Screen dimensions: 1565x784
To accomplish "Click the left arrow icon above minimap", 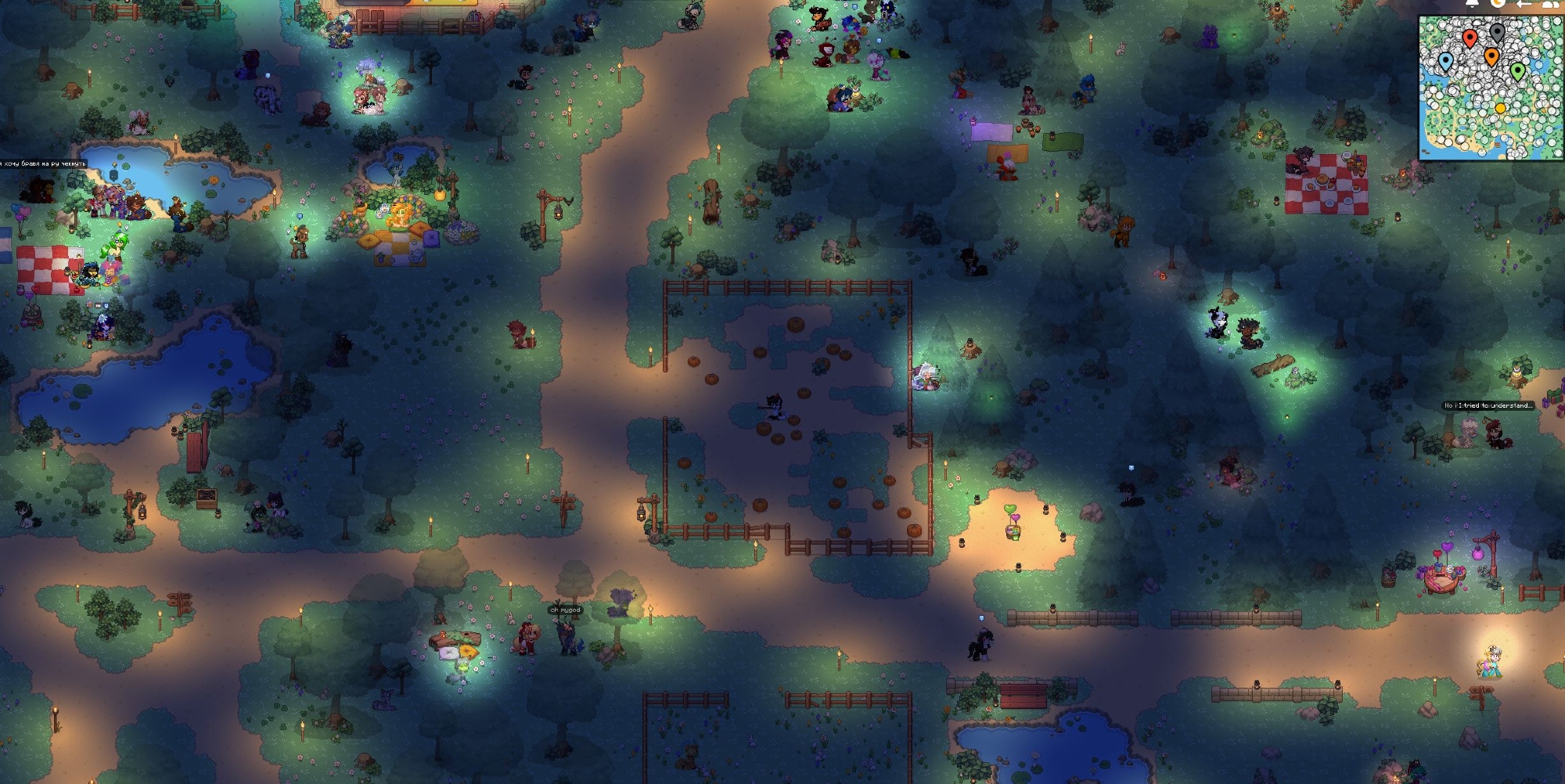I will coord(1524,3).
